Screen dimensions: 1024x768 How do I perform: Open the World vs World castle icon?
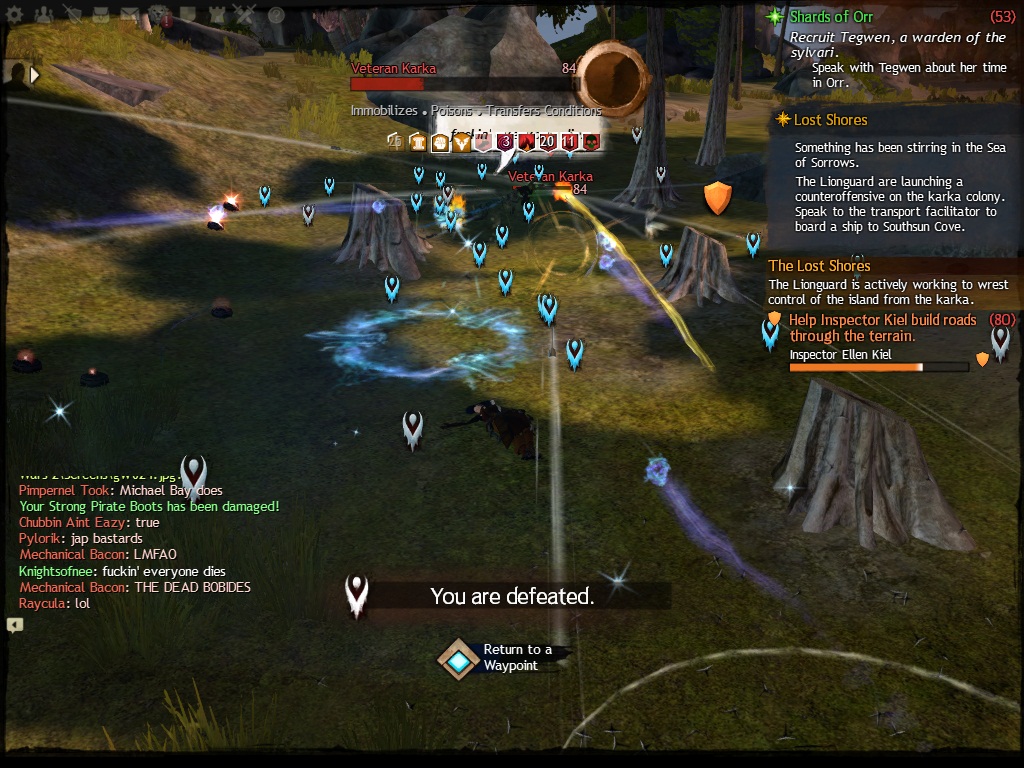[217, 15]
